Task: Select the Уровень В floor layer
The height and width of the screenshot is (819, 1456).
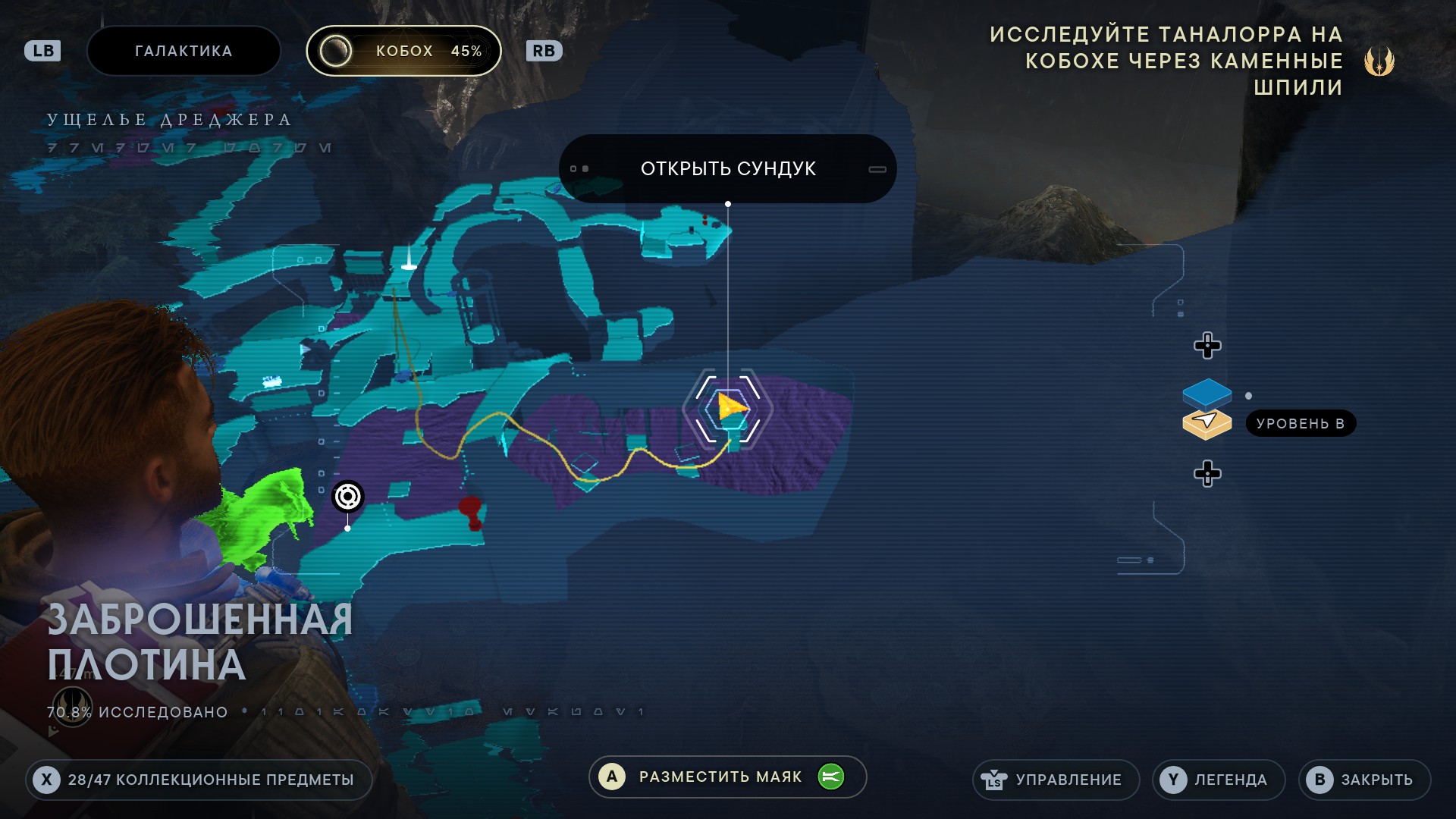Action: pyautogui.click(x=1207, y=423)
